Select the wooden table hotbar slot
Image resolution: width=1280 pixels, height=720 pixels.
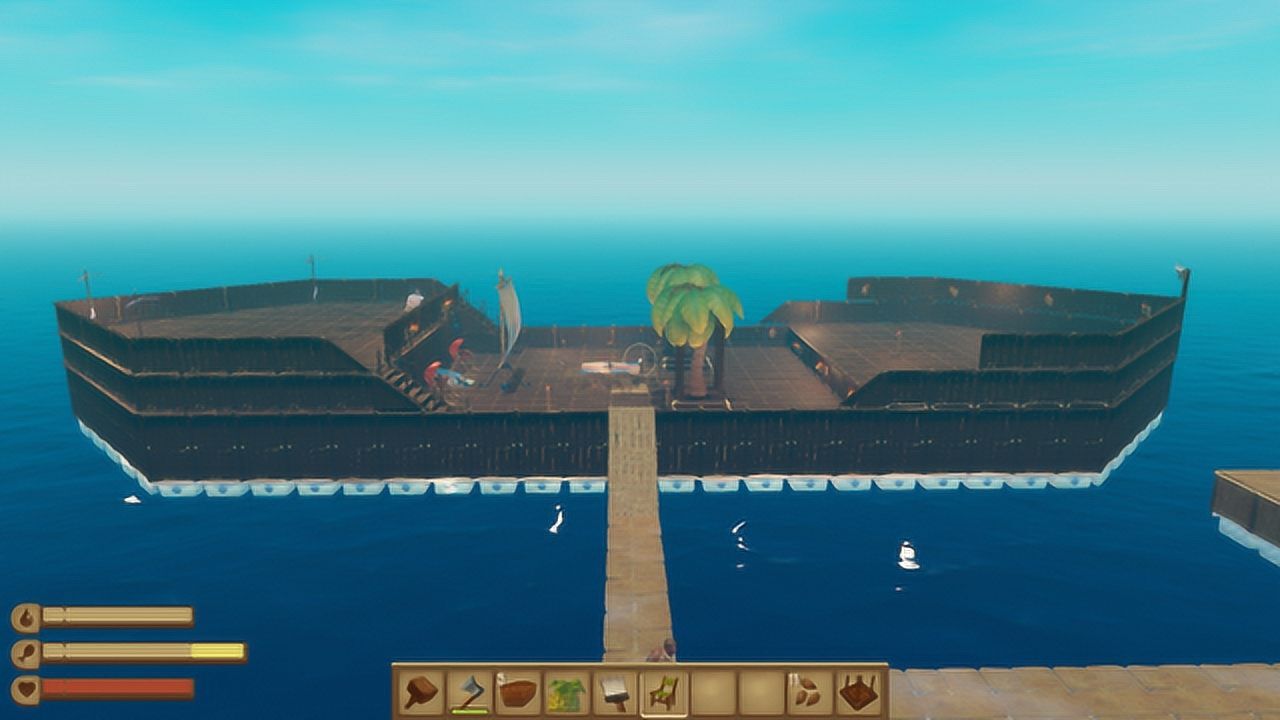(858, 692)
